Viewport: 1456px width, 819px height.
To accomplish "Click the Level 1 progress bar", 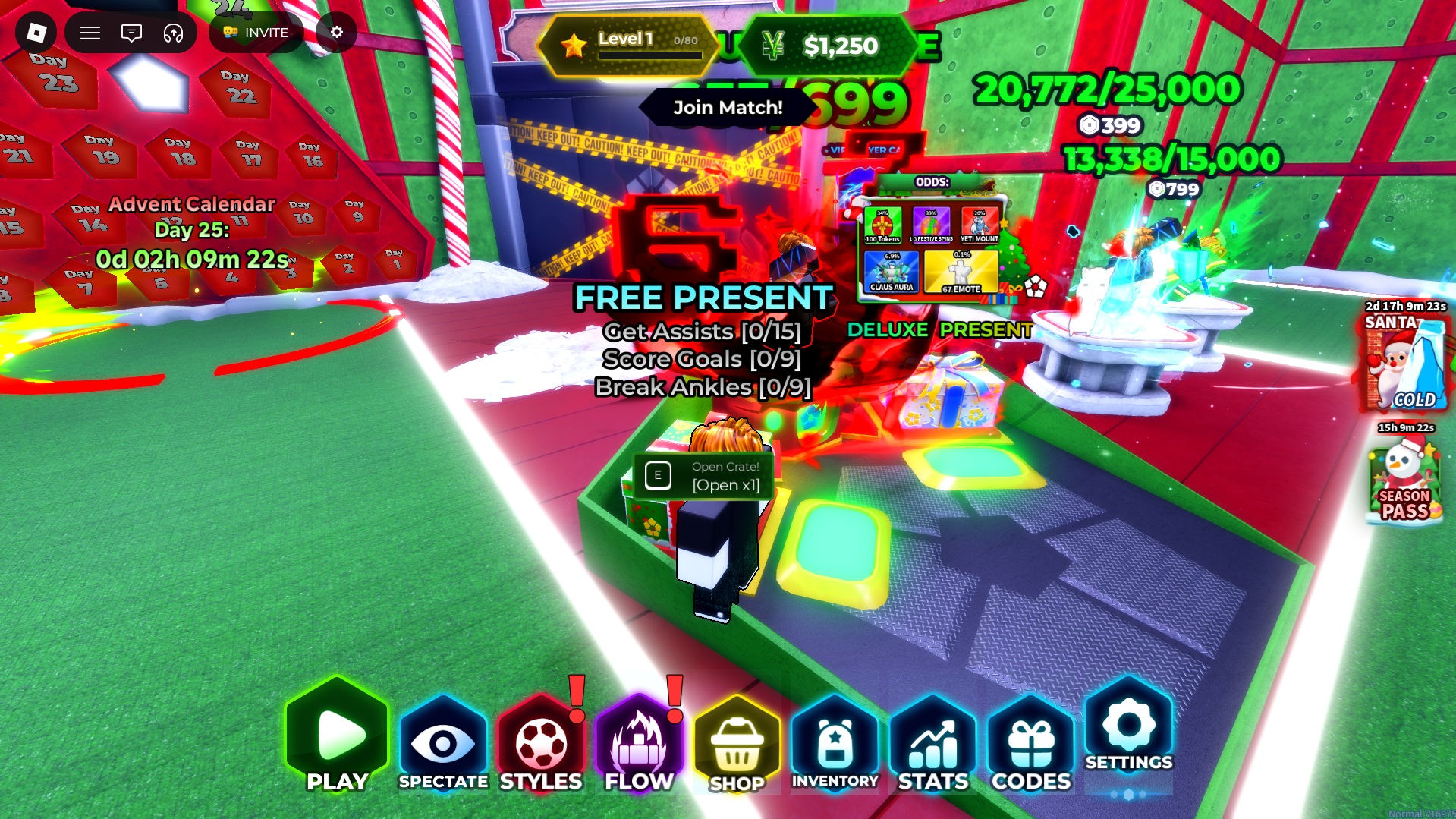I will pos(628,44).
